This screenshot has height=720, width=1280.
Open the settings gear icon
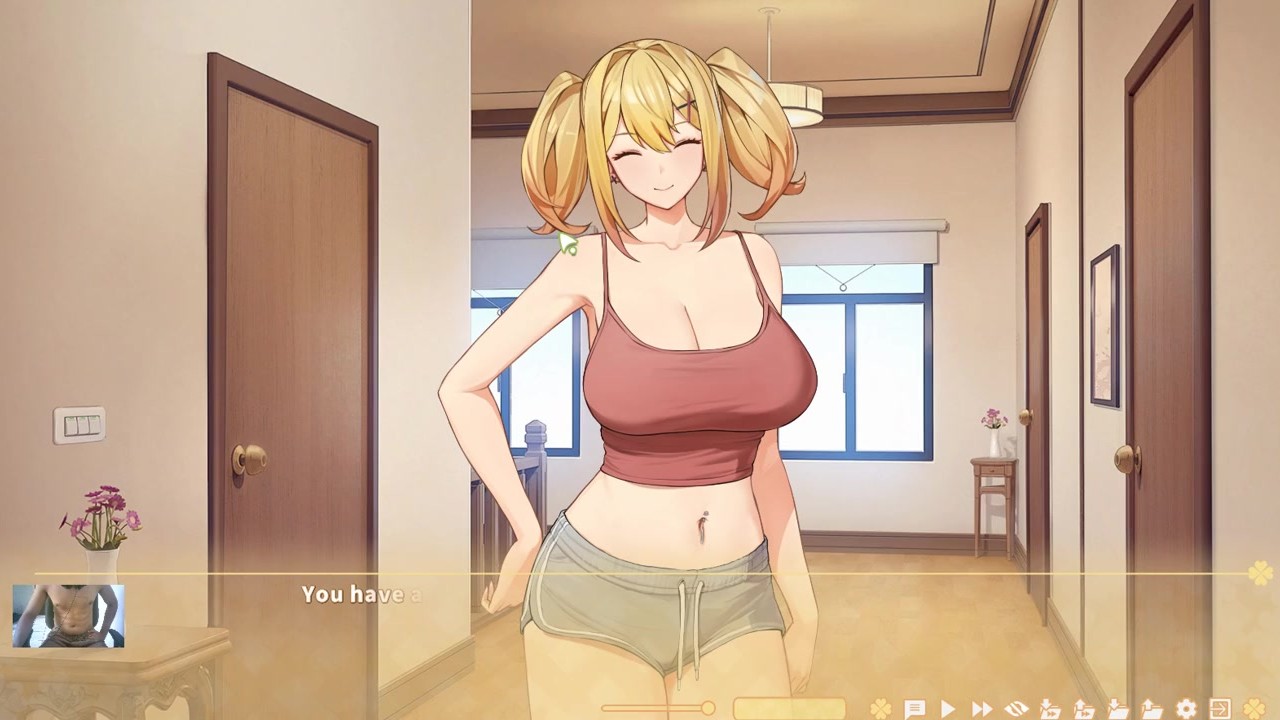click(x=1186, y=709)
